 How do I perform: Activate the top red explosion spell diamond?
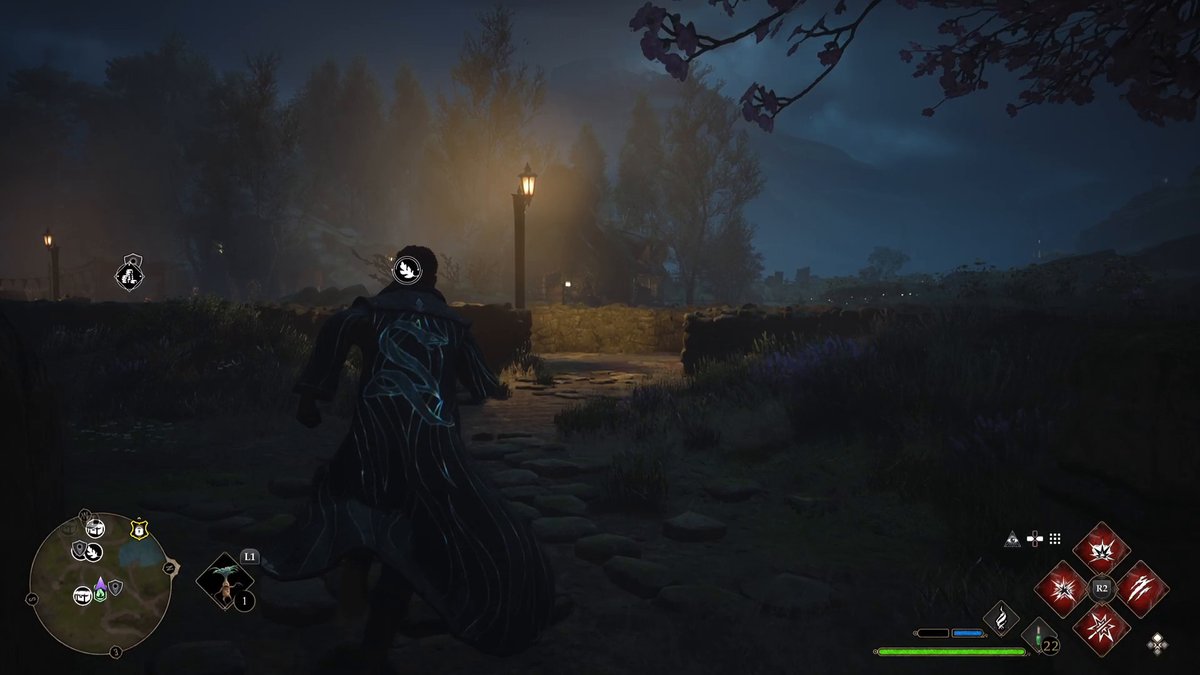point(1101,549)
